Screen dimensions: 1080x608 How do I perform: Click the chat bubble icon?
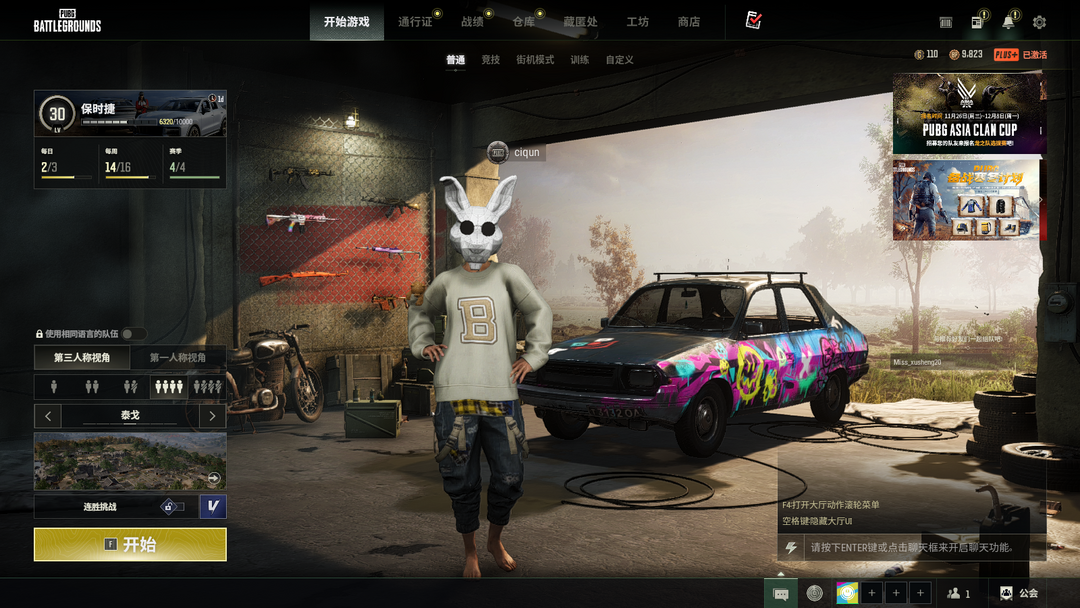pyautogui.click(x=781, y=593)
